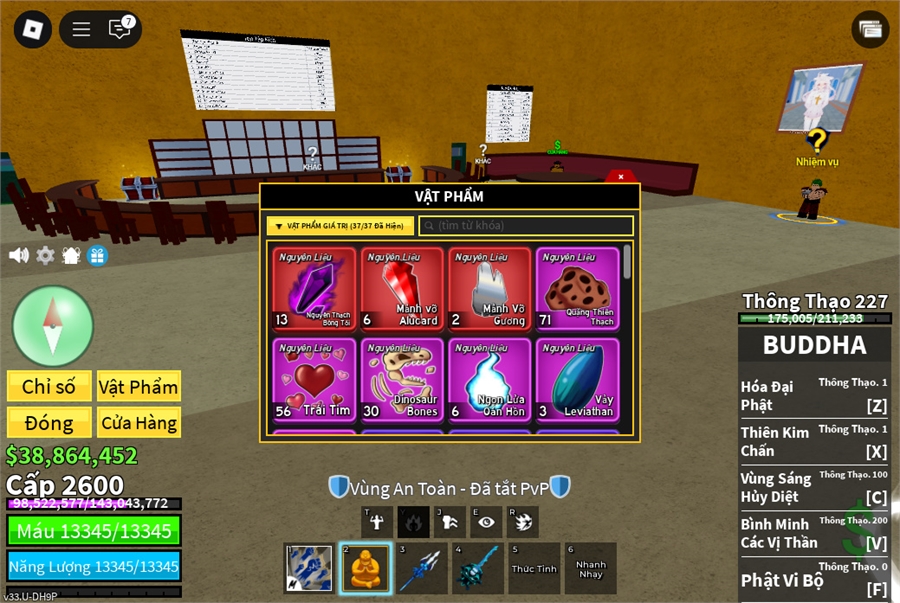
Task: Choose the Trái Tim heart item
Action: coord(314,379)
